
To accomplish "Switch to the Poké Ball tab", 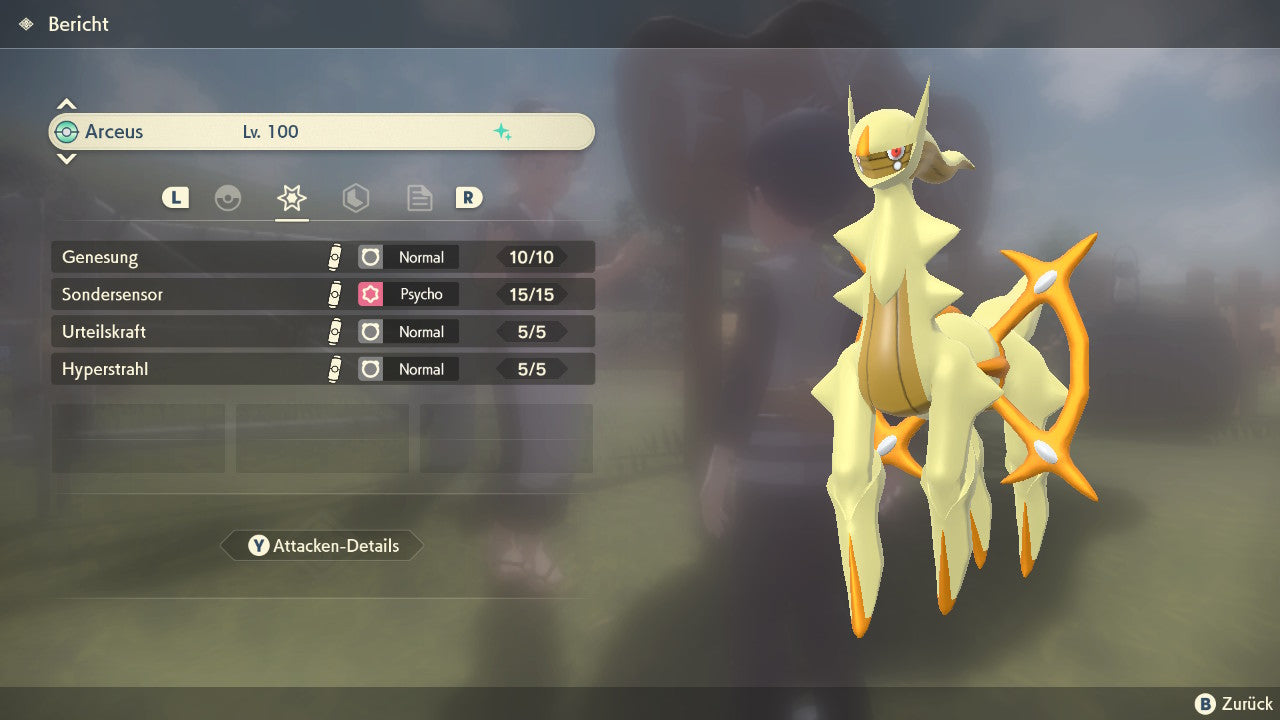I will [x=228, y=198].
